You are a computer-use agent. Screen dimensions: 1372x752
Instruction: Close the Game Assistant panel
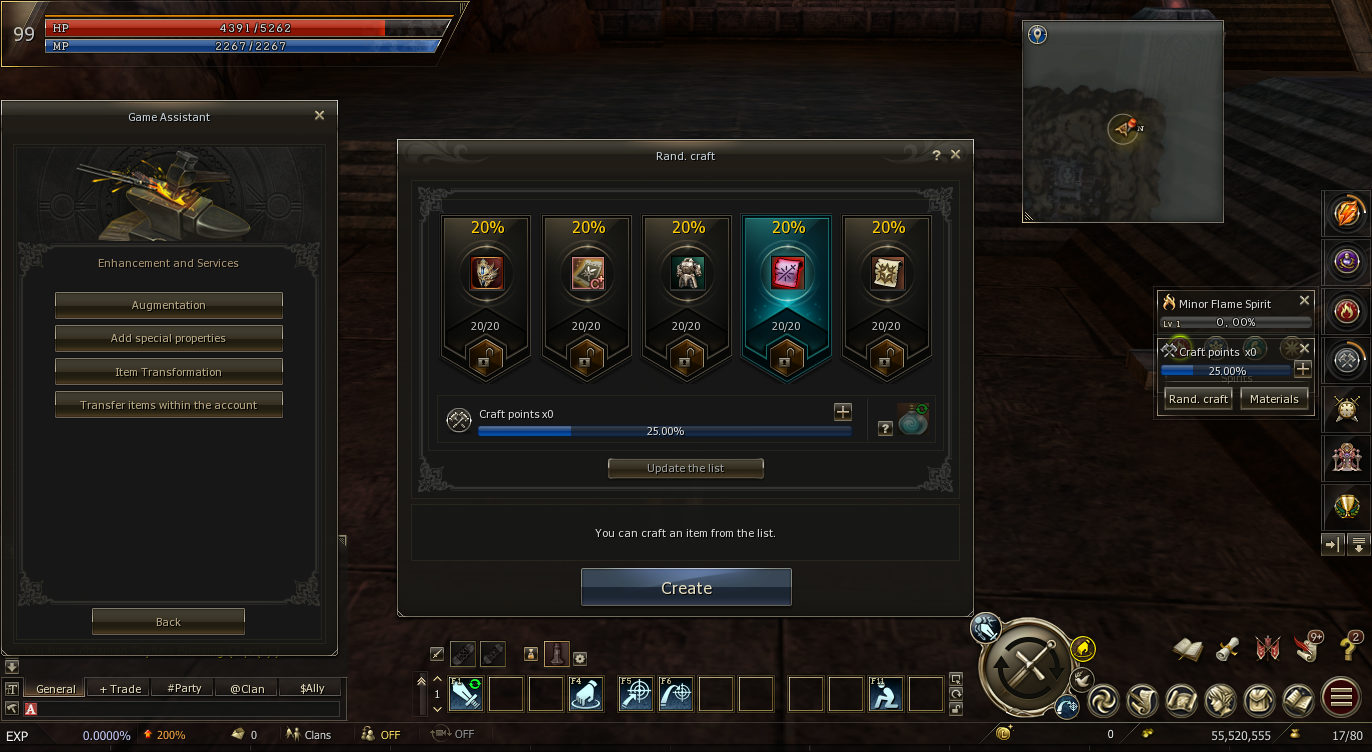pyautogui.click(x=319, y=116)
